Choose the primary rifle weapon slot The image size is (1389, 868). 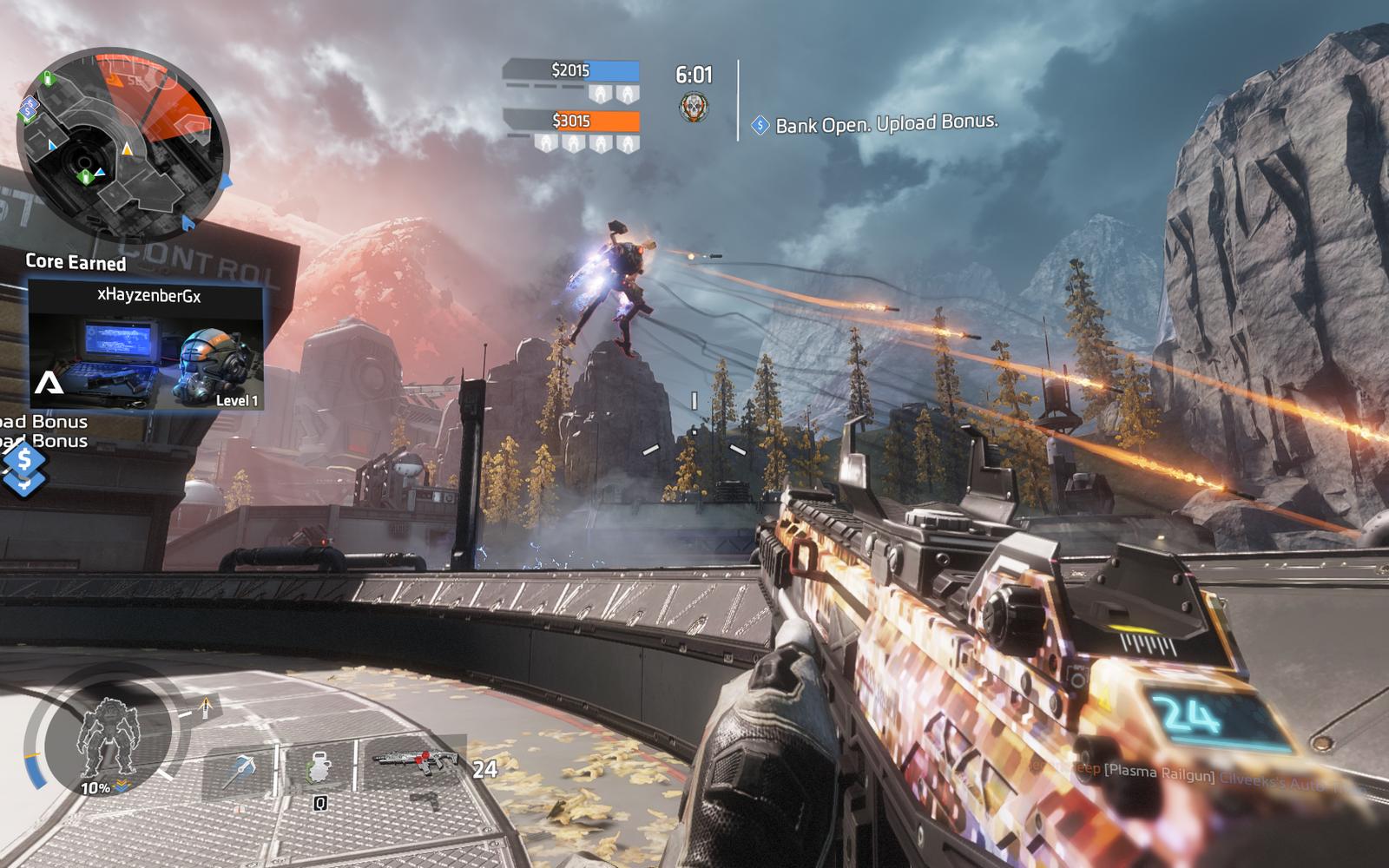click(x=416, y=761)
